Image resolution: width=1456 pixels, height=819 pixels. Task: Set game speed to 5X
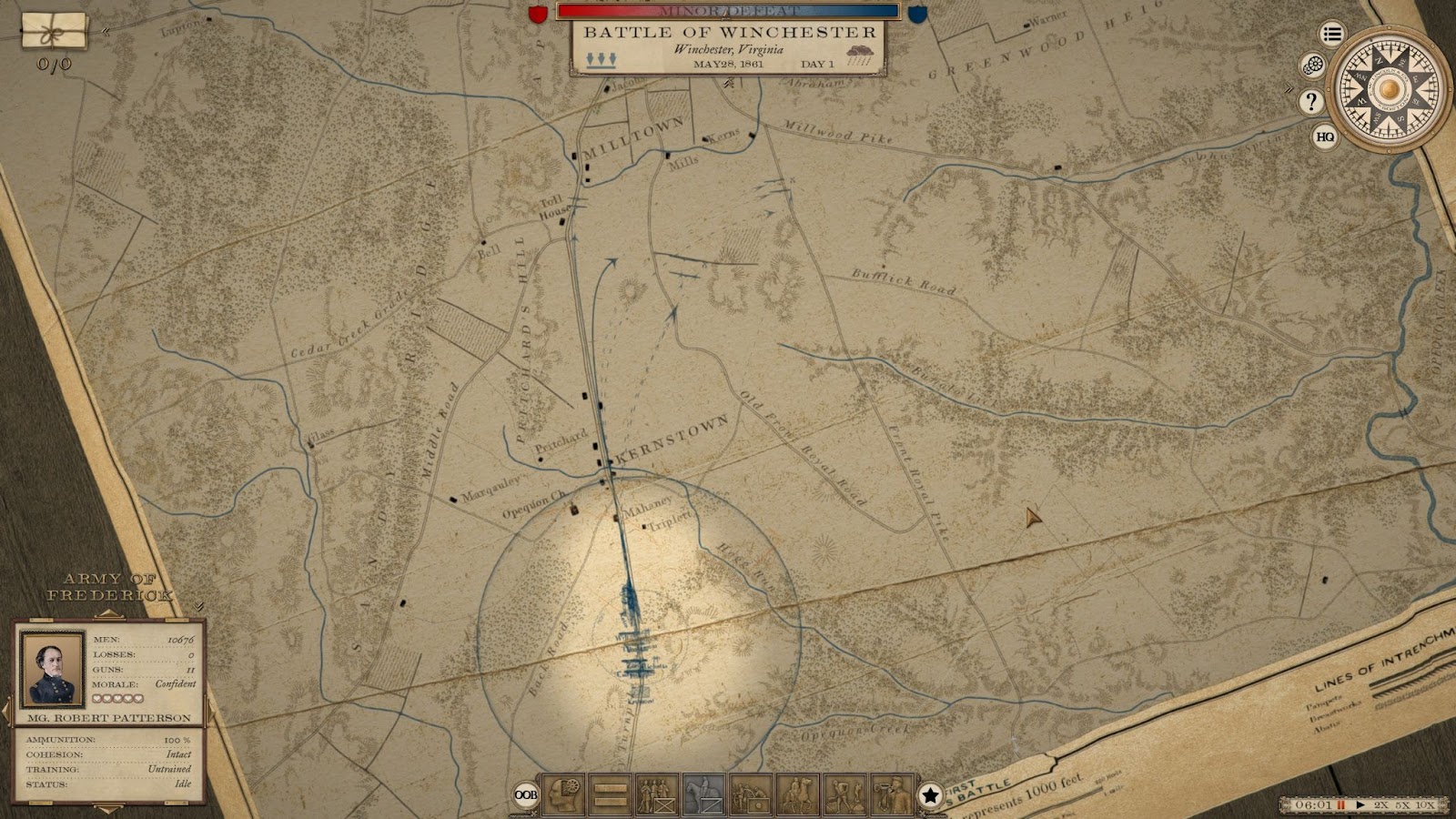point(1403,805)
